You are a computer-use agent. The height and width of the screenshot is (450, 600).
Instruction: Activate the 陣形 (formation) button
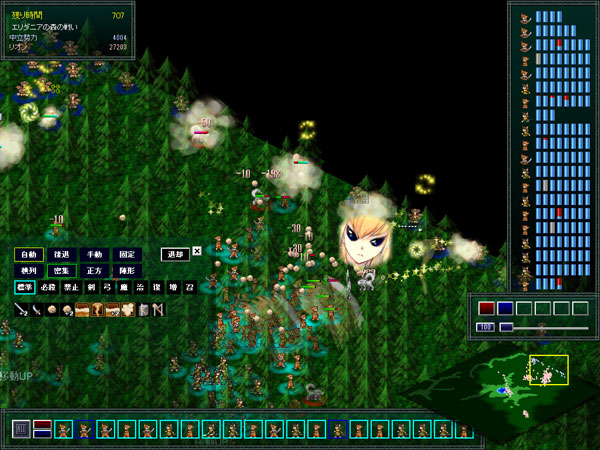[x=125, y=270]
